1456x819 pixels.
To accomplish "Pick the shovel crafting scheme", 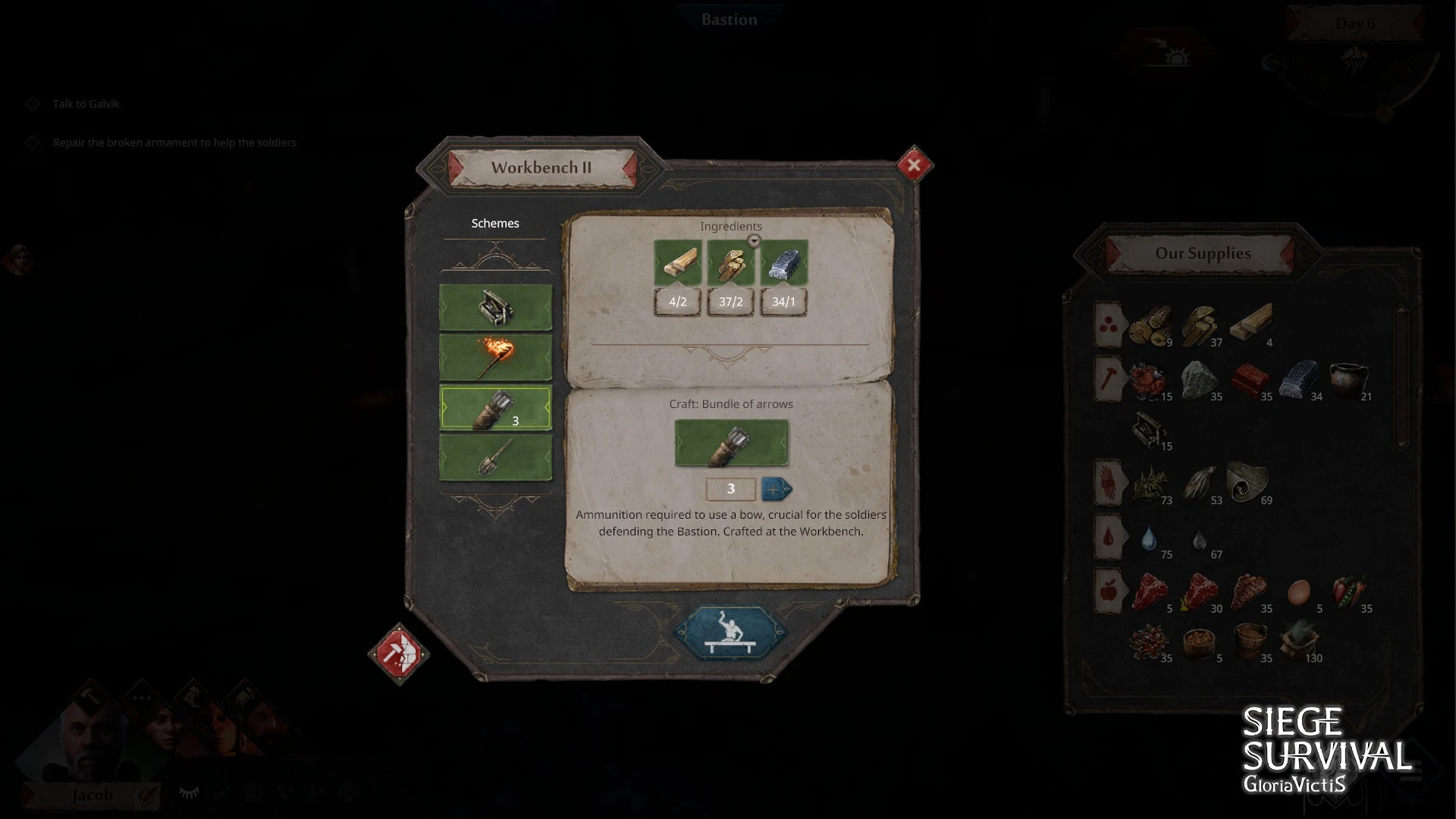I will 496,457.
